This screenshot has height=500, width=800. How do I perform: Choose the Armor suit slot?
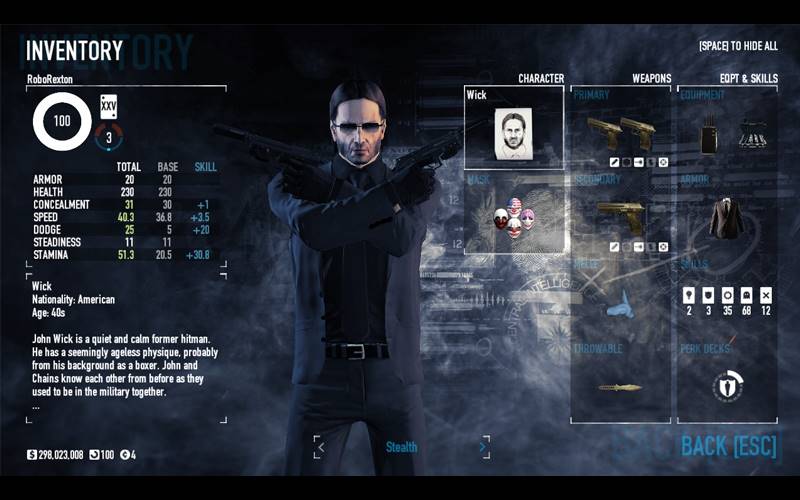(727, 213)
